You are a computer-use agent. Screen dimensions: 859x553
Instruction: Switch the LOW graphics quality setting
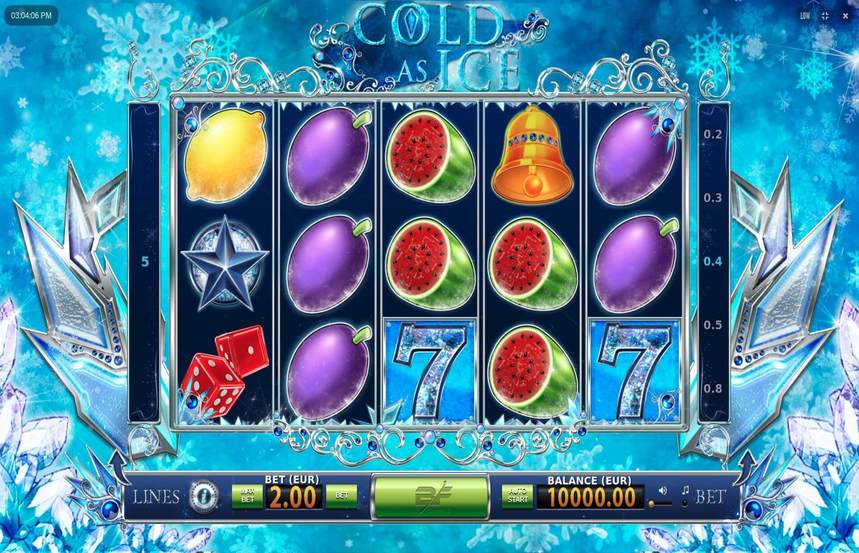805,16
